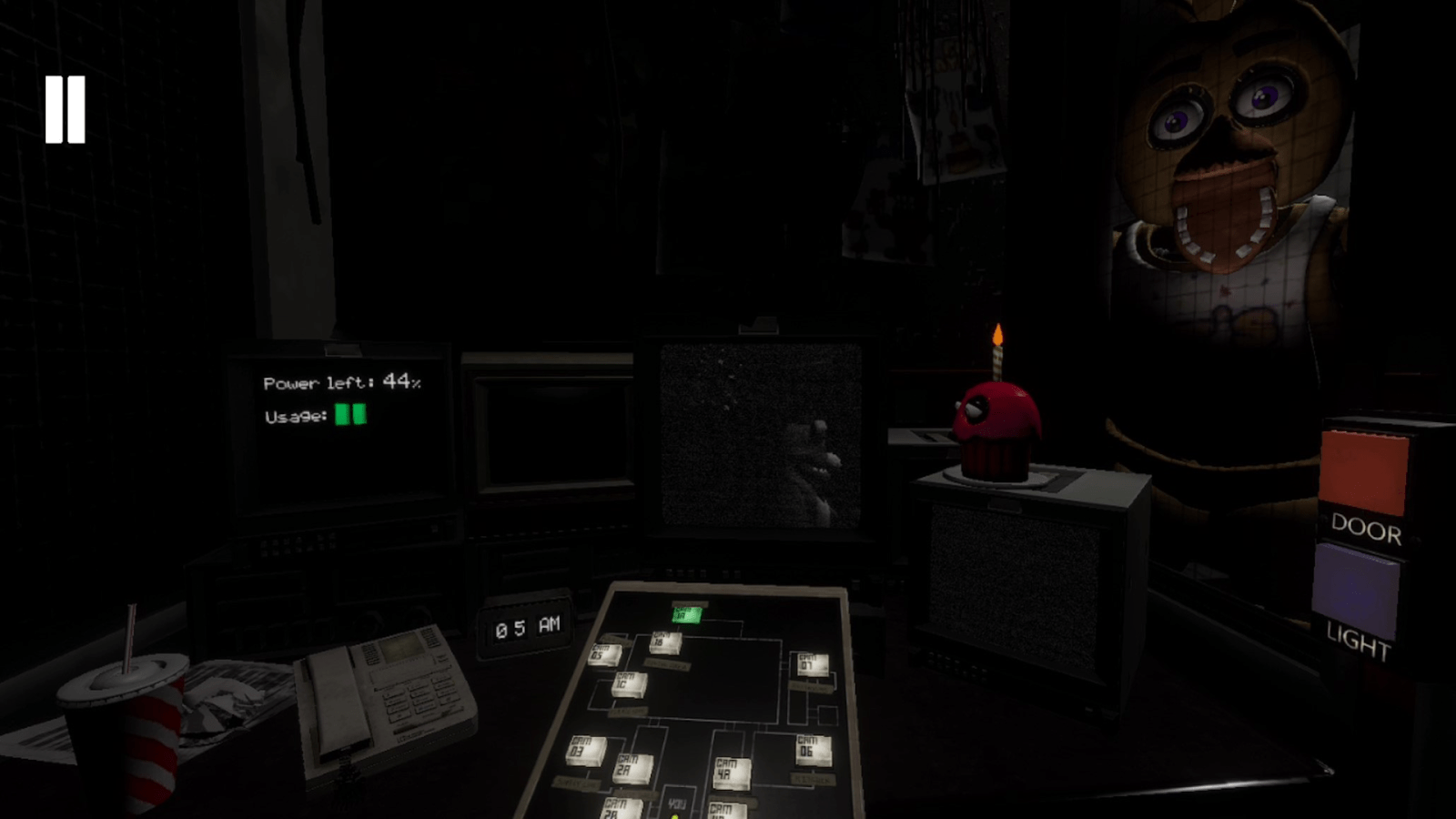Open the pause menu
This screenshot has height=819, width=1456.
click(66, 109)
